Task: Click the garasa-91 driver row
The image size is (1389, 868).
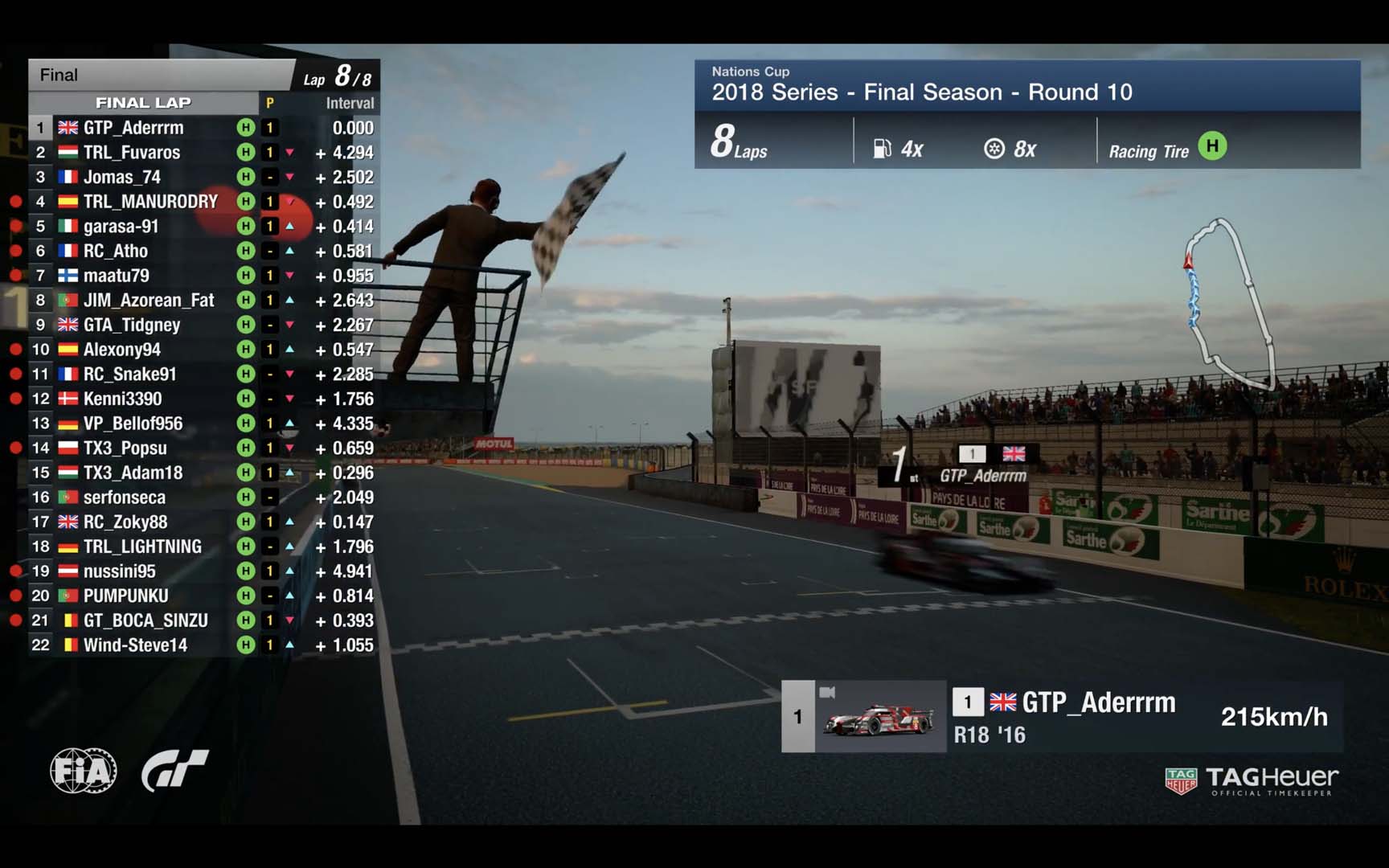Action: click(121, 227)
